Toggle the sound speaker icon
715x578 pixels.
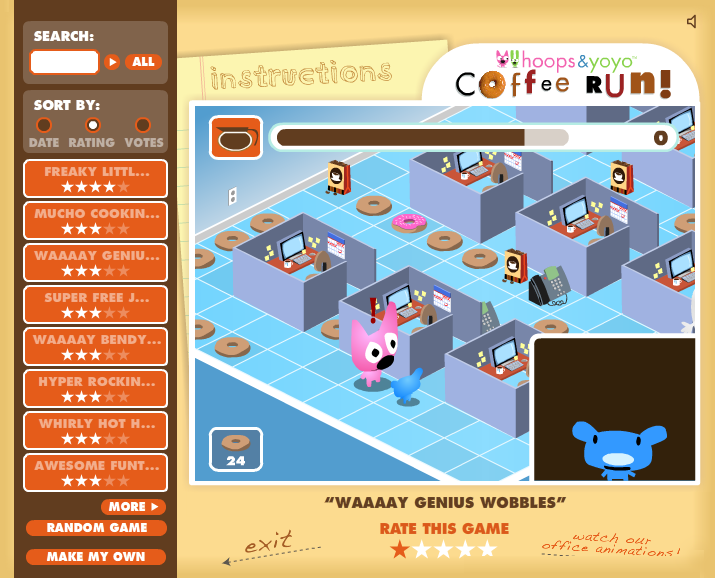click(x=692, y=21)
